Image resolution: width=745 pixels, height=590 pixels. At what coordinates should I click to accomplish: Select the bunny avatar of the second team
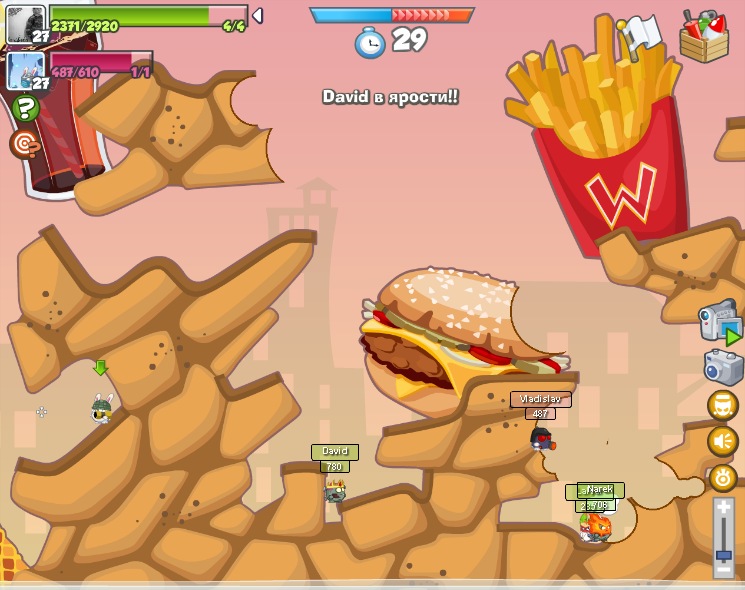tap(26, 70)
